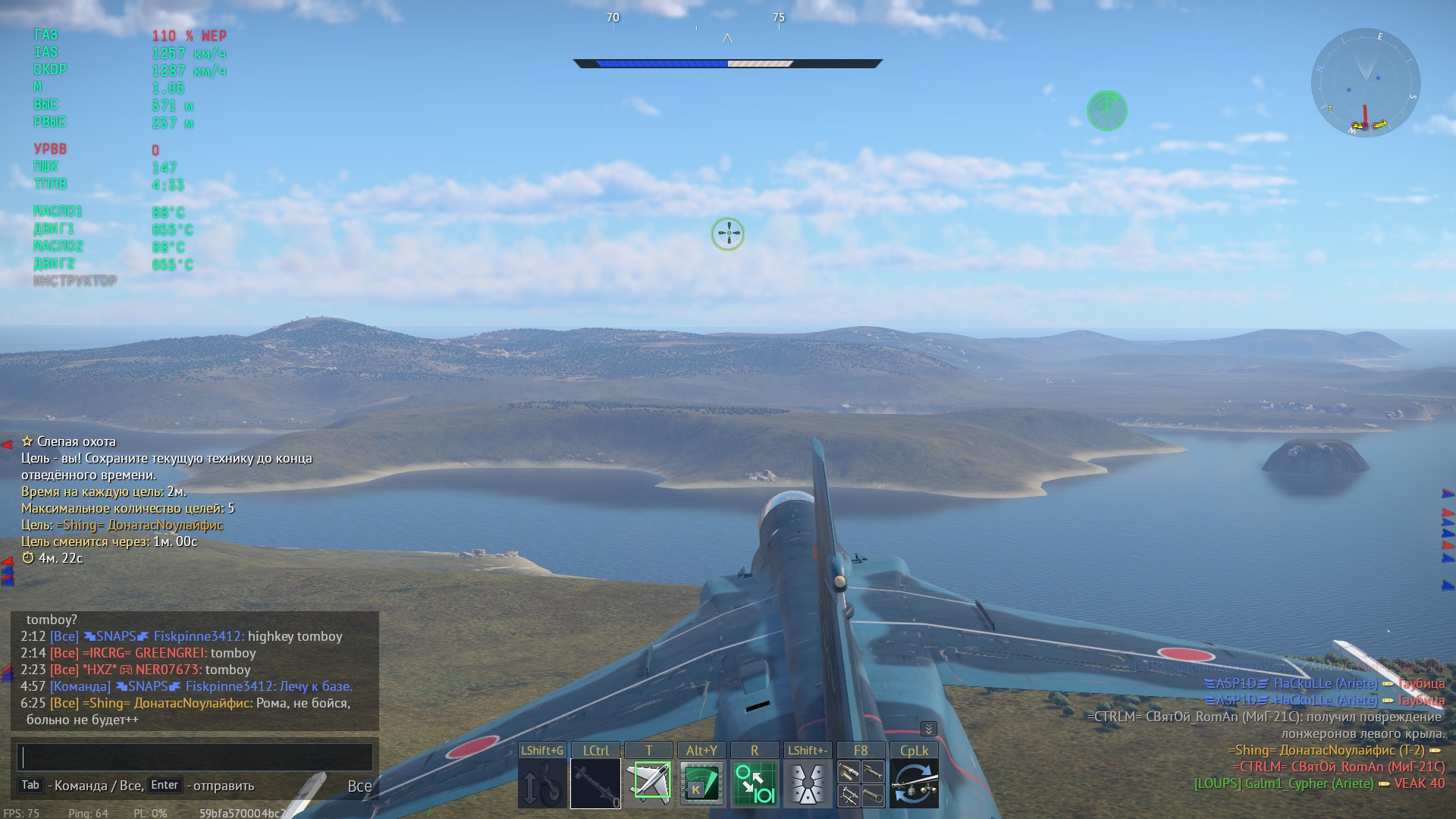
Task: Select the air-to-air missile slot
Action: click(595, 784)
